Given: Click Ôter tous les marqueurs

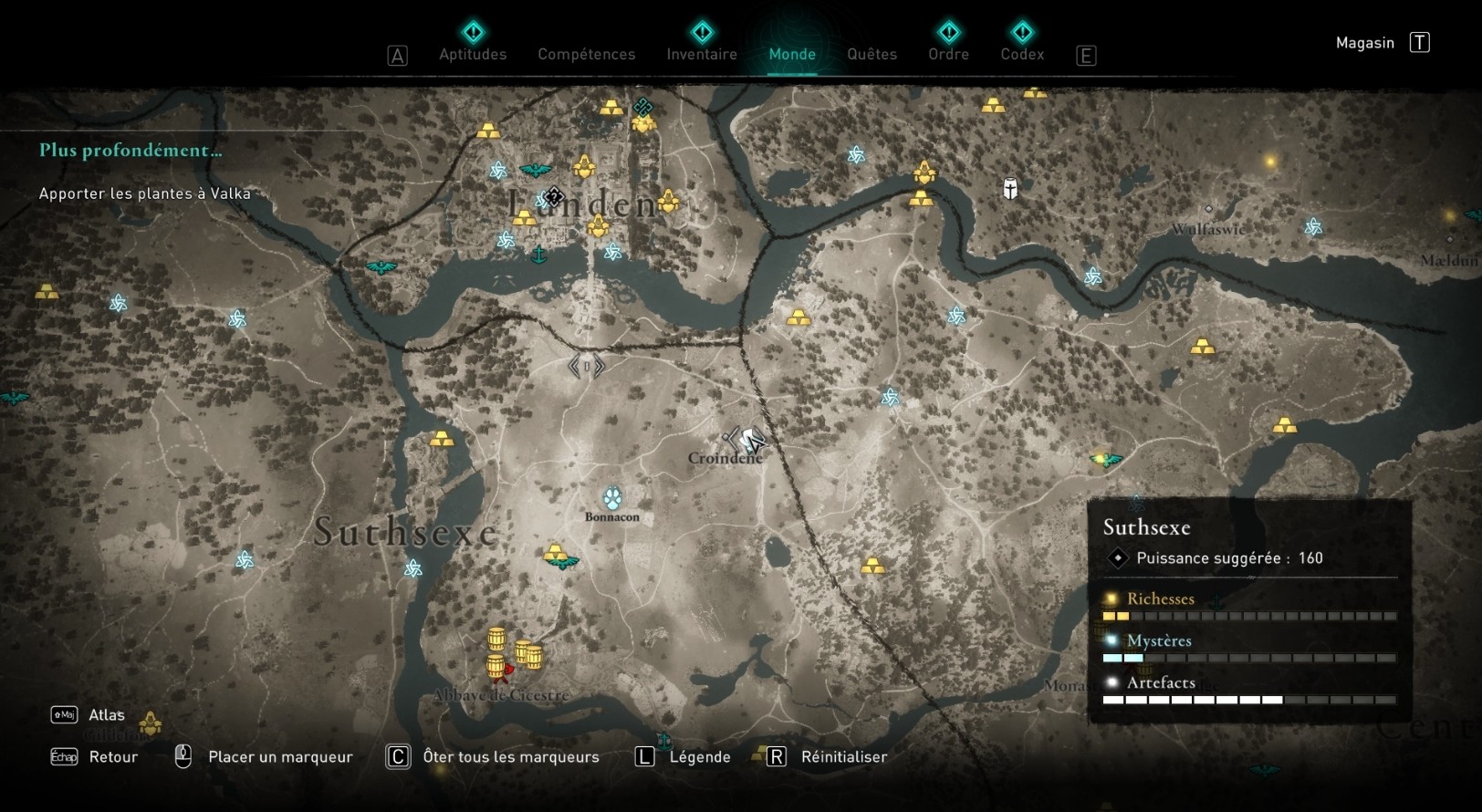Looking at the screenshot, I should (x=509, y=756).
